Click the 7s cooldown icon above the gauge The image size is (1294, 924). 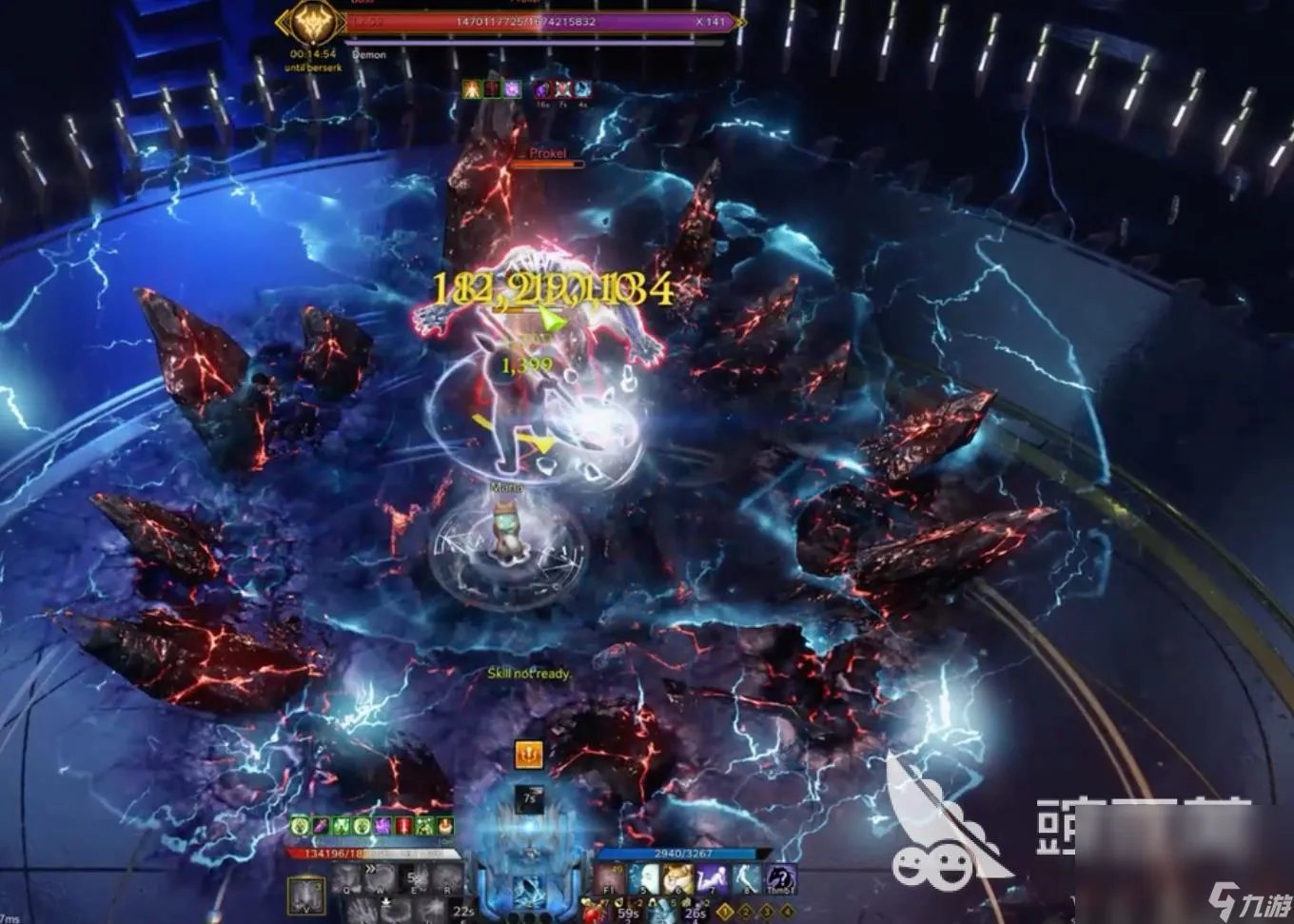coord(529,799)
